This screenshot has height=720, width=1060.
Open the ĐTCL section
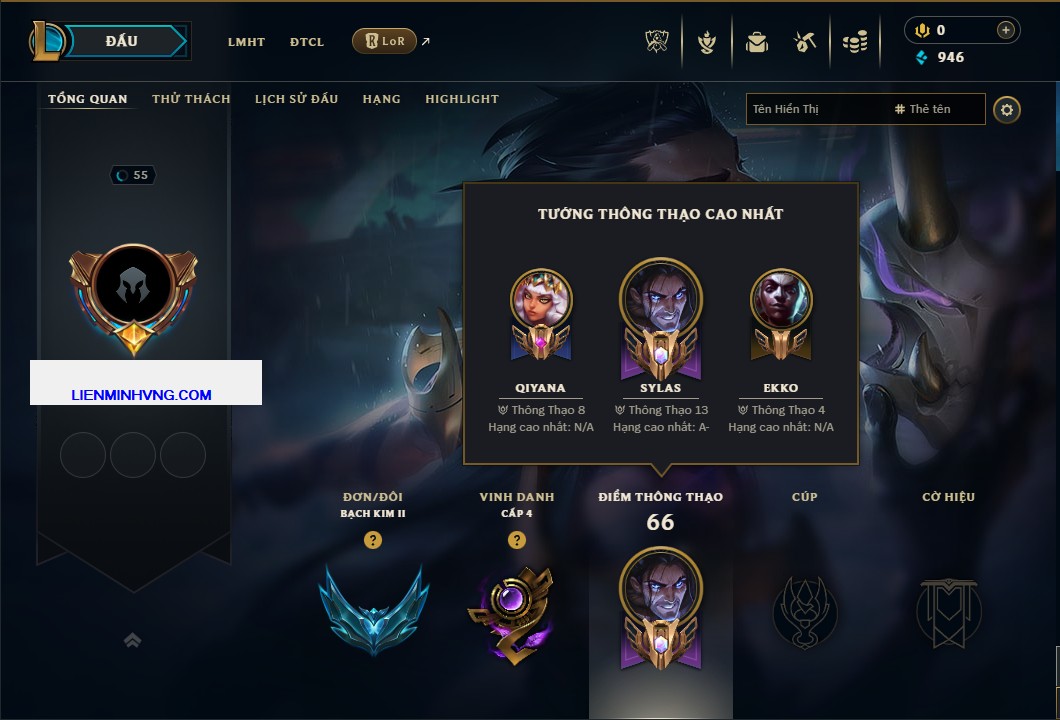point(307,42)
